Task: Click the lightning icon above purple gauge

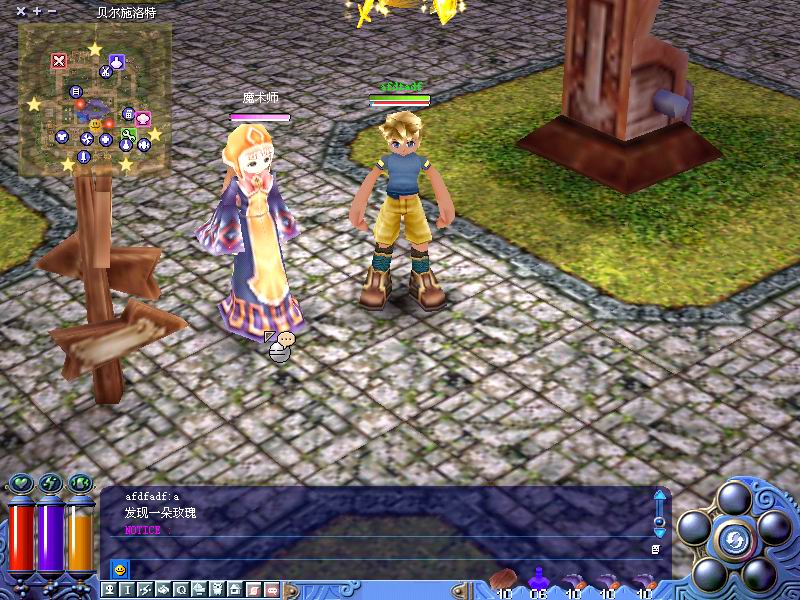Action: (x=50, y=484)
